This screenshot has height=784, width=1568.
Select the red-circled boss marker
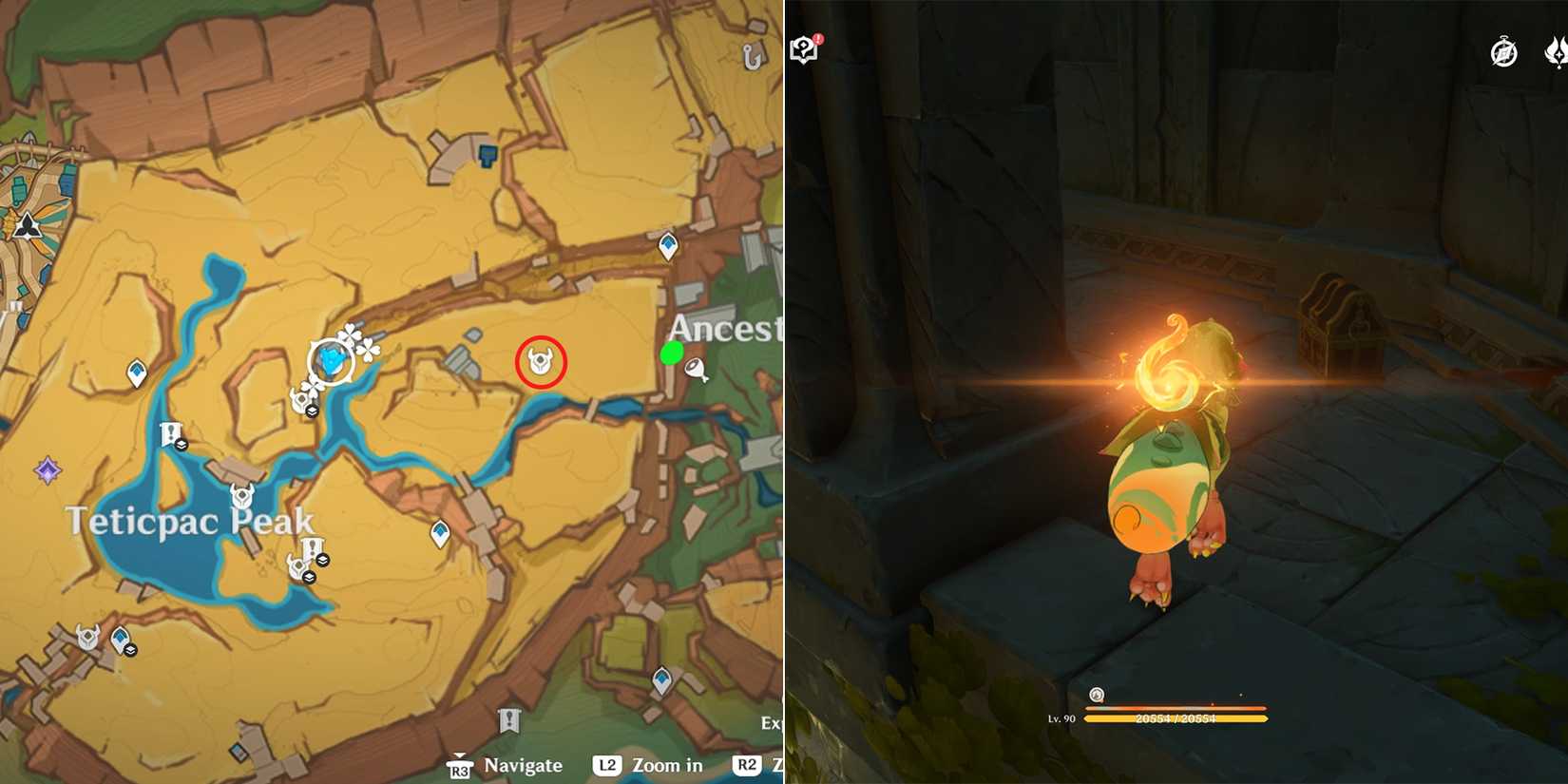point(539,362)
